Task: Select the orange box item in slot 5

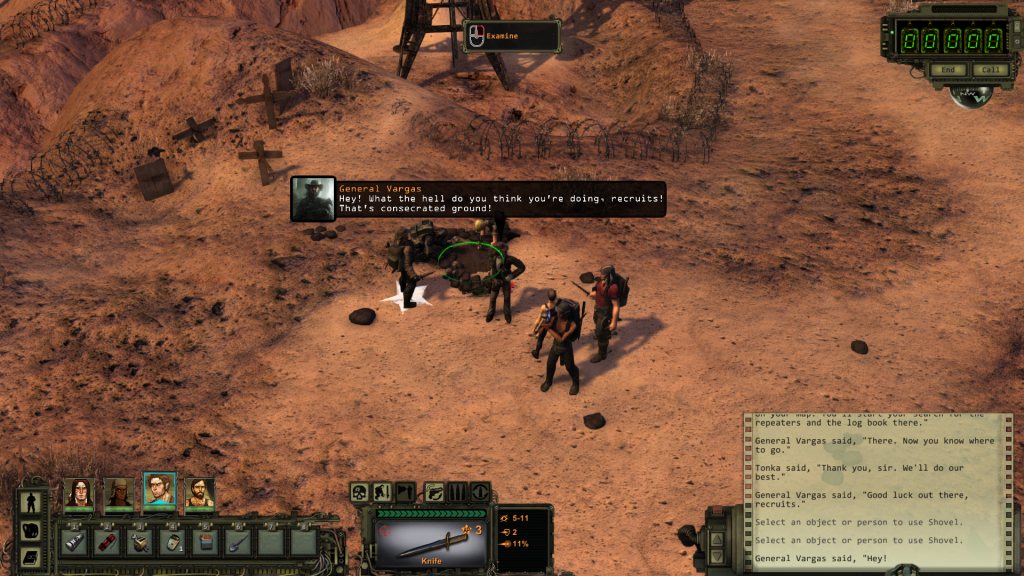Action: (205, 542)
